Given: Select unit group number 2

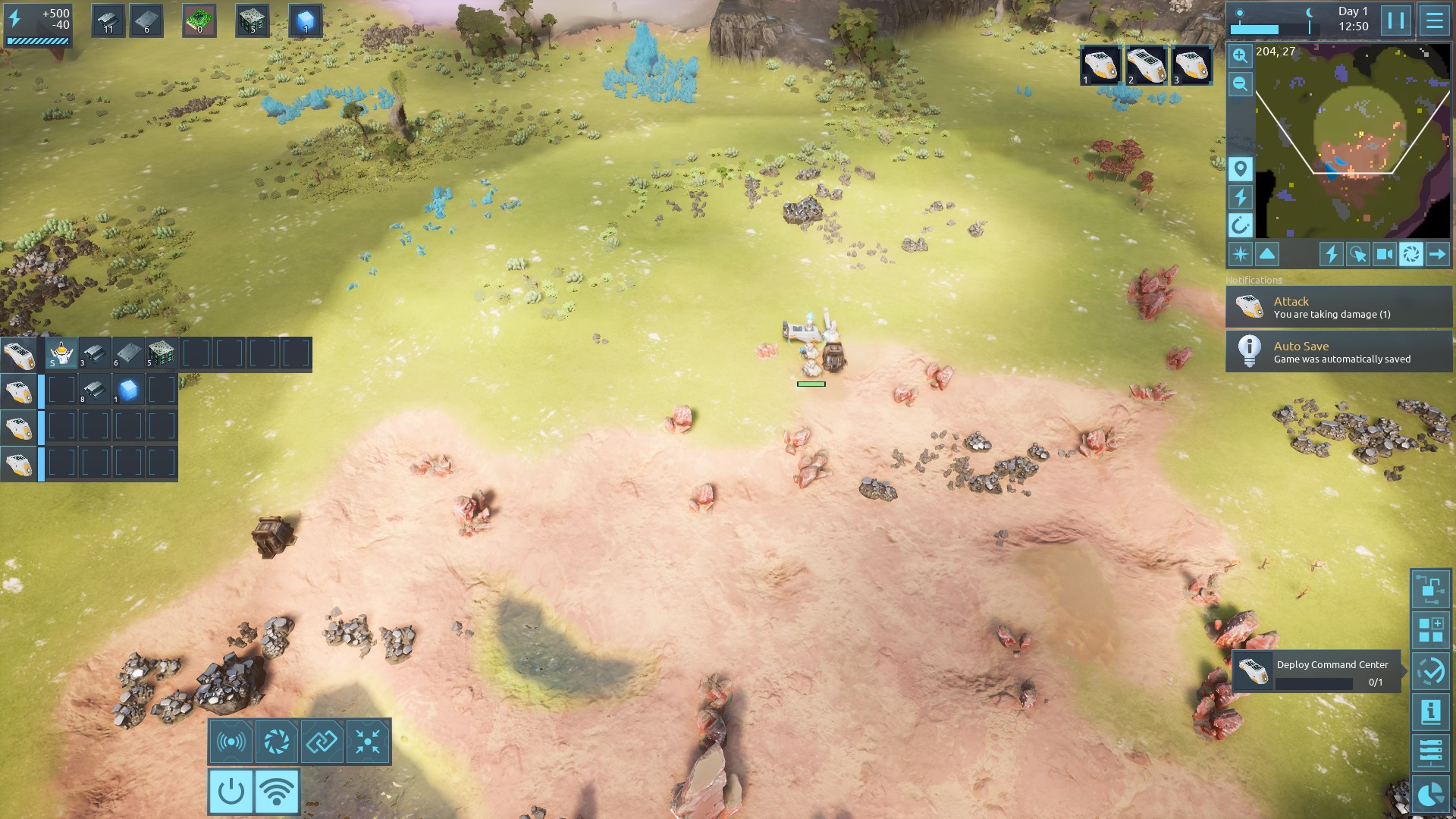Looking at the screenshot, I should 1145,65.
